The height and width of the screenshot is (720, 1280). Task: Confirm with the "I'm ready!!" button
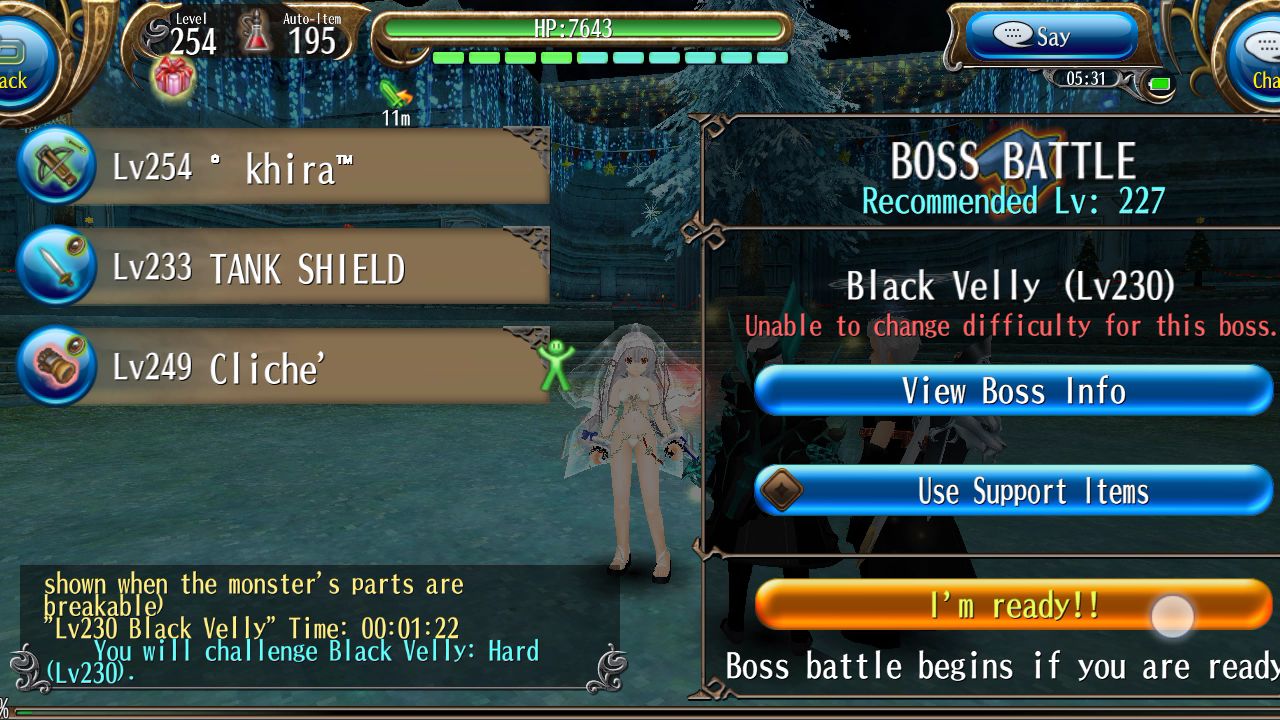pos(1013,605)
